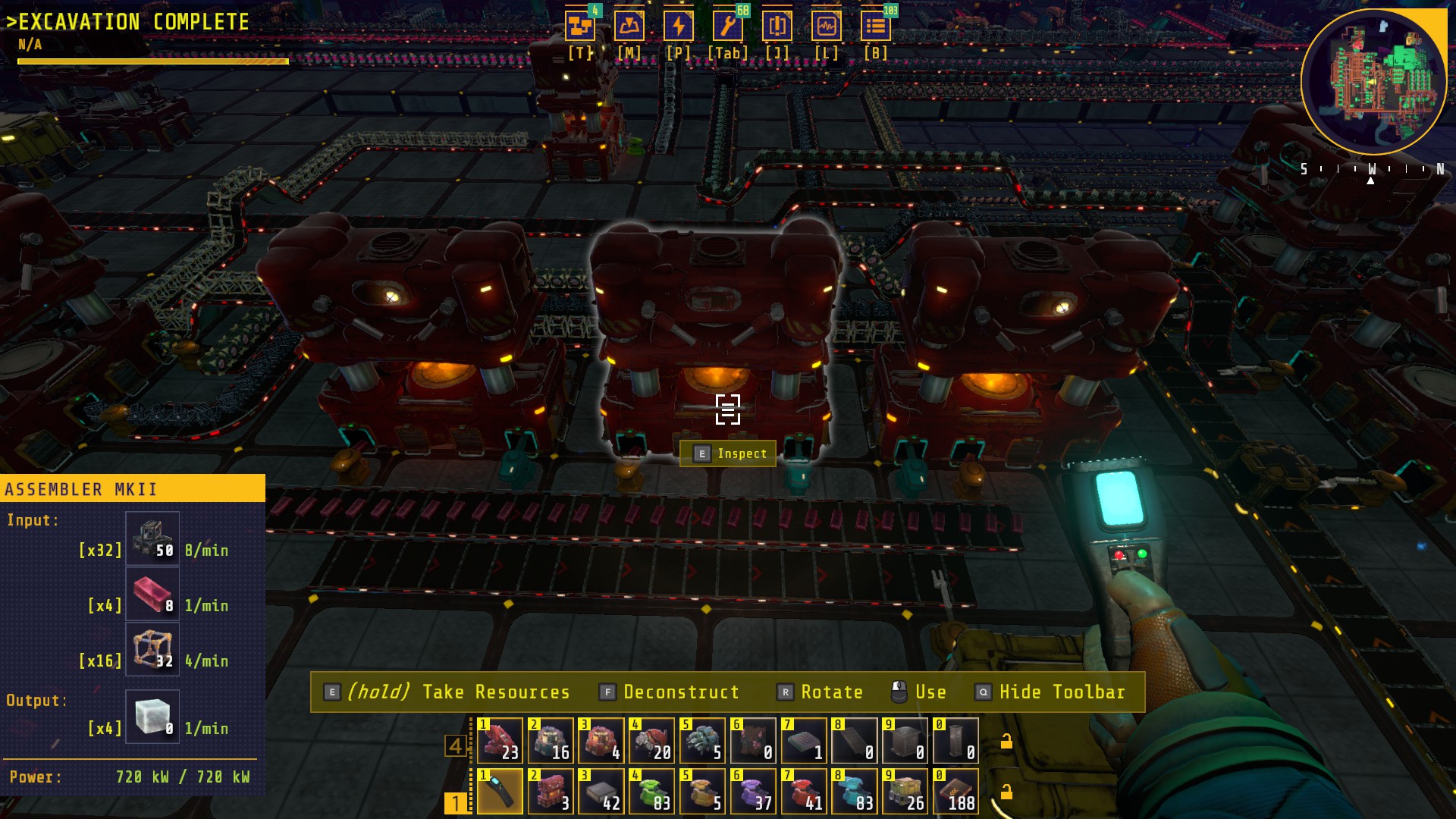Screen dimensions: 1456x819
Task: Open the waveform monitor icon
Action: (x=826, y=27)
